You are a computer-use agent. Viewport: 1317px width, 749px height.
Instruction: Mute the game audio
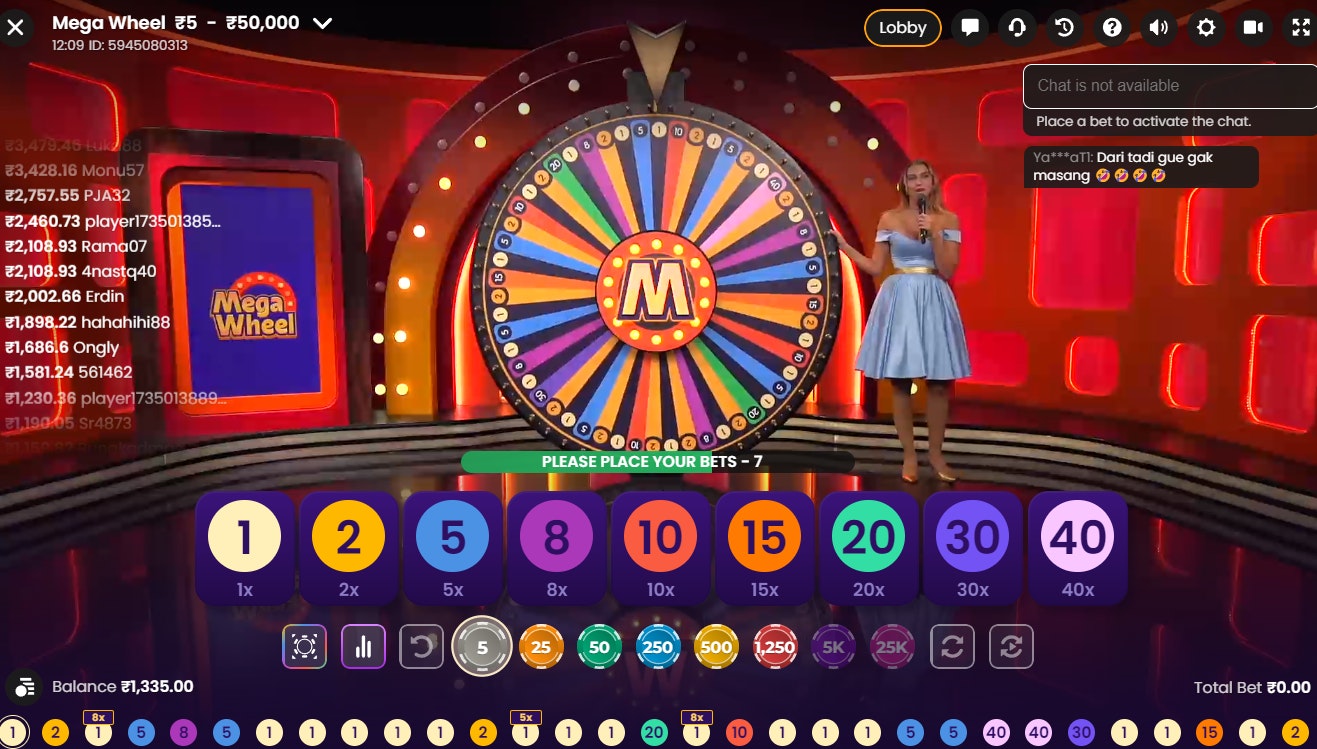click(x=1159, y=27)
